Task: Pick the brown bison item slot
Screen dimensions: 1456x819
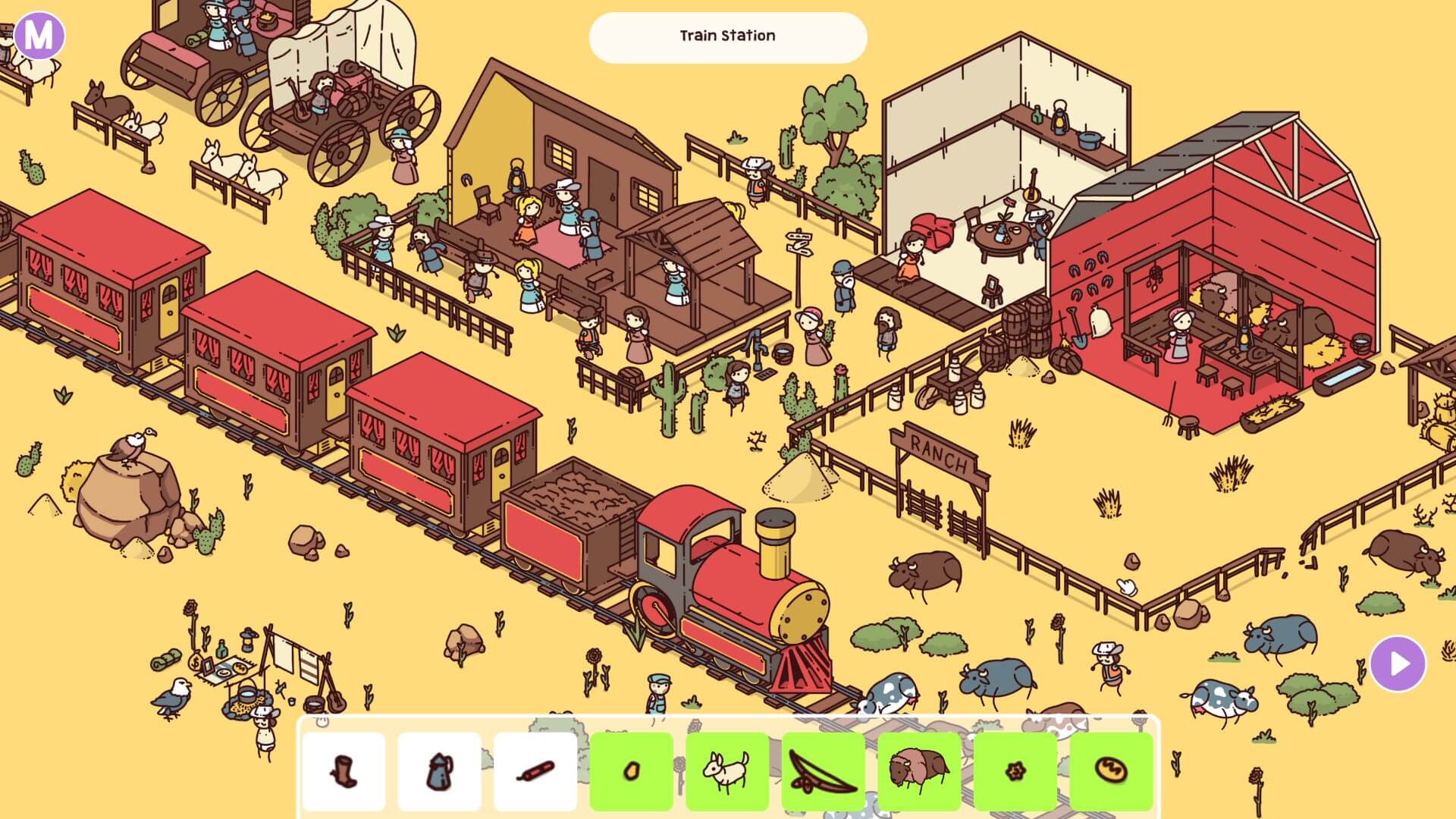Action: pos(918,771)
